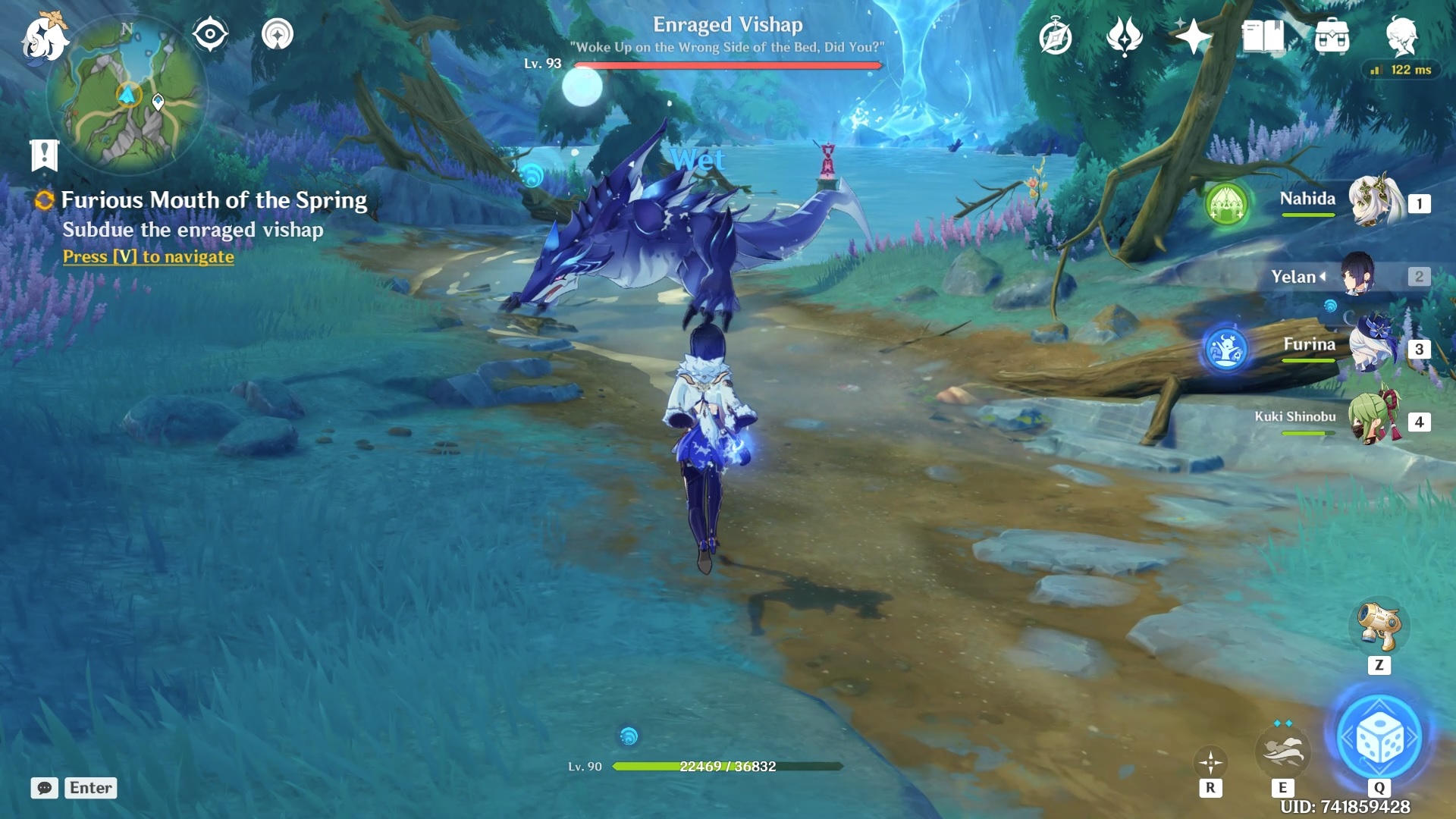
Task: Click the Press [V] to navigate link
Action: (x=149, y=257)
